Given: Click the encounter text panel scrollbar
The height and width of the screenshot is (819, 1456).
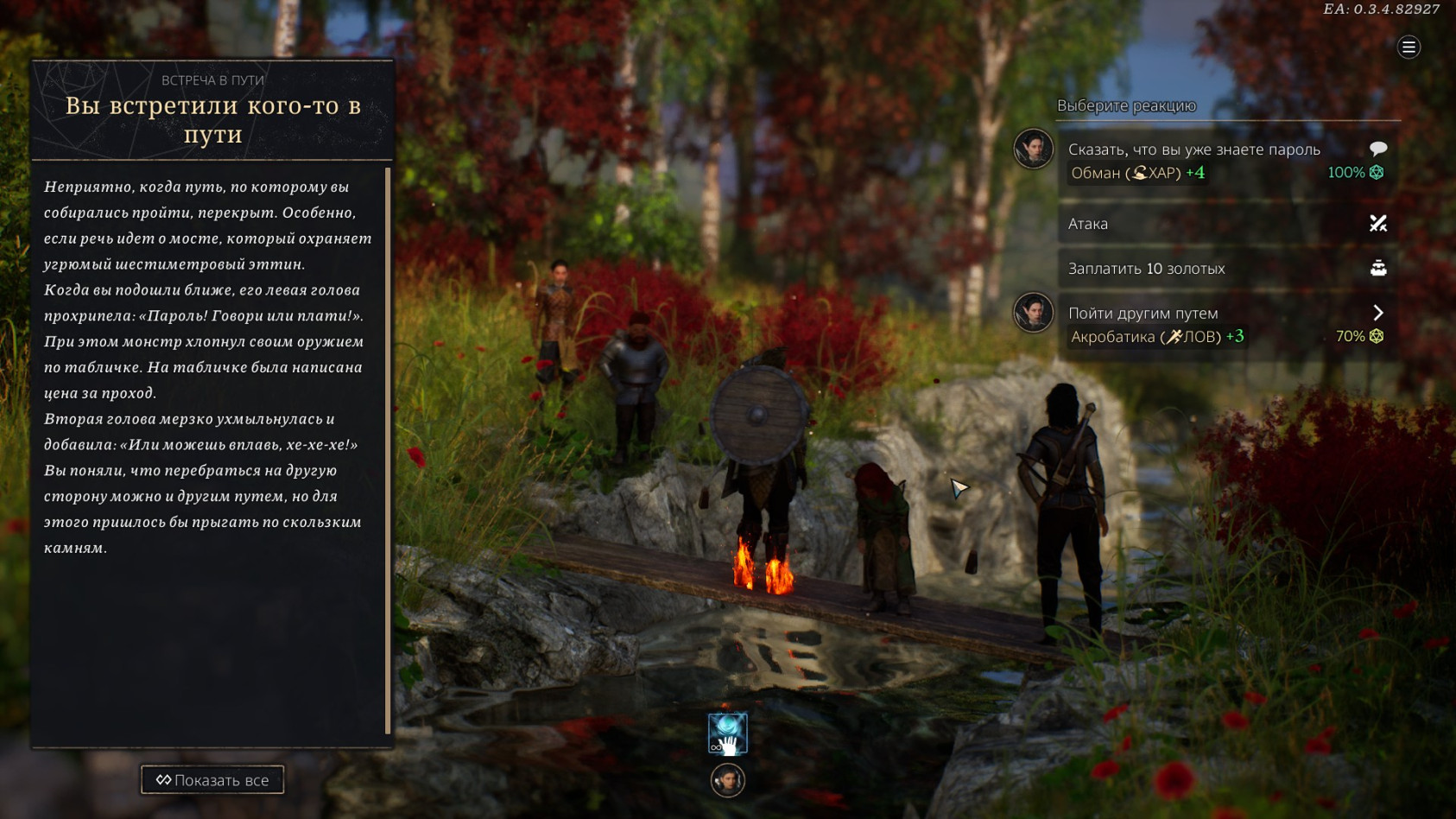Looking at the screenshot, I should point(388,449).
